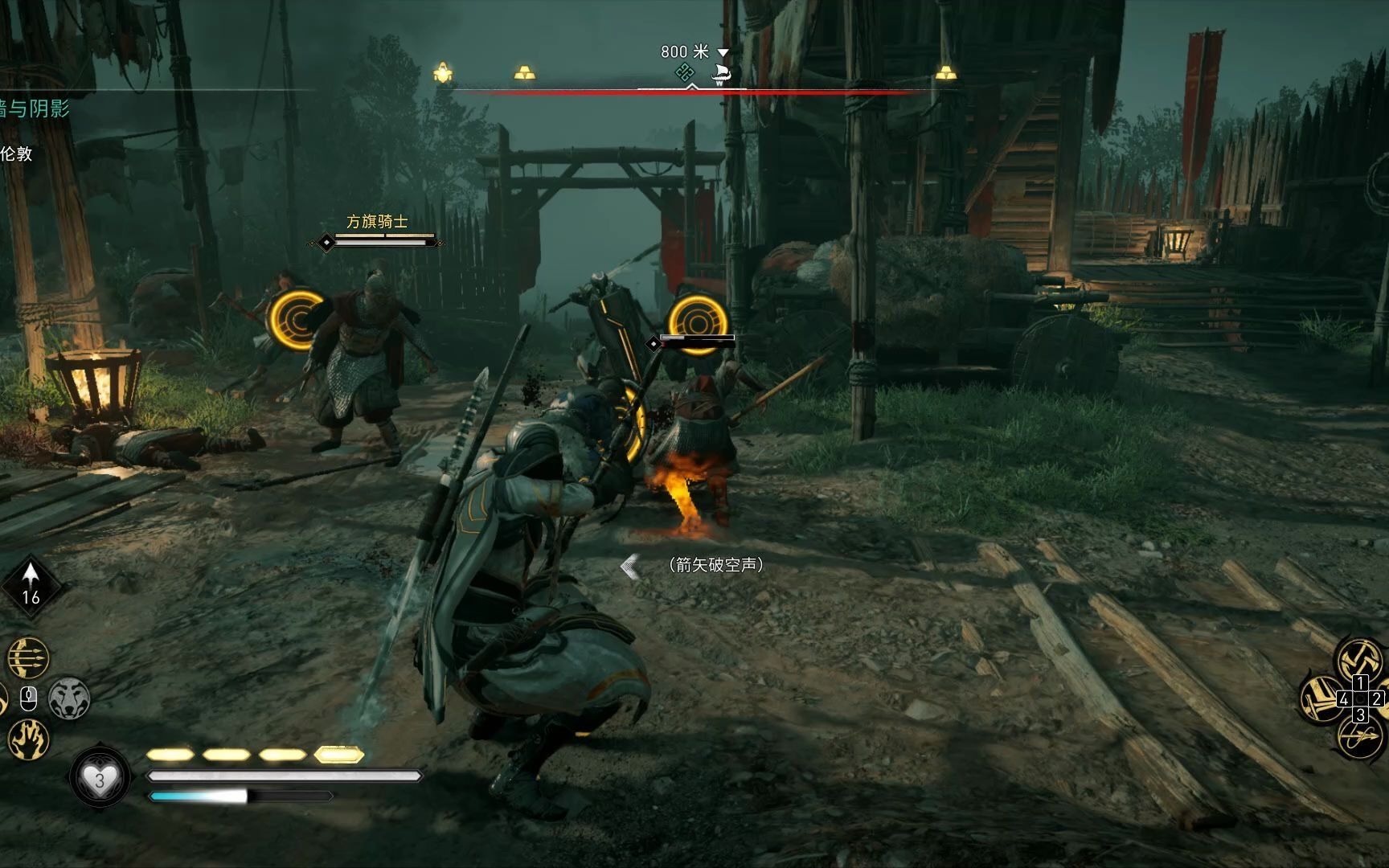Select the golden armor wealth marker
The image size is (1389, 868).
pos(442,74)
